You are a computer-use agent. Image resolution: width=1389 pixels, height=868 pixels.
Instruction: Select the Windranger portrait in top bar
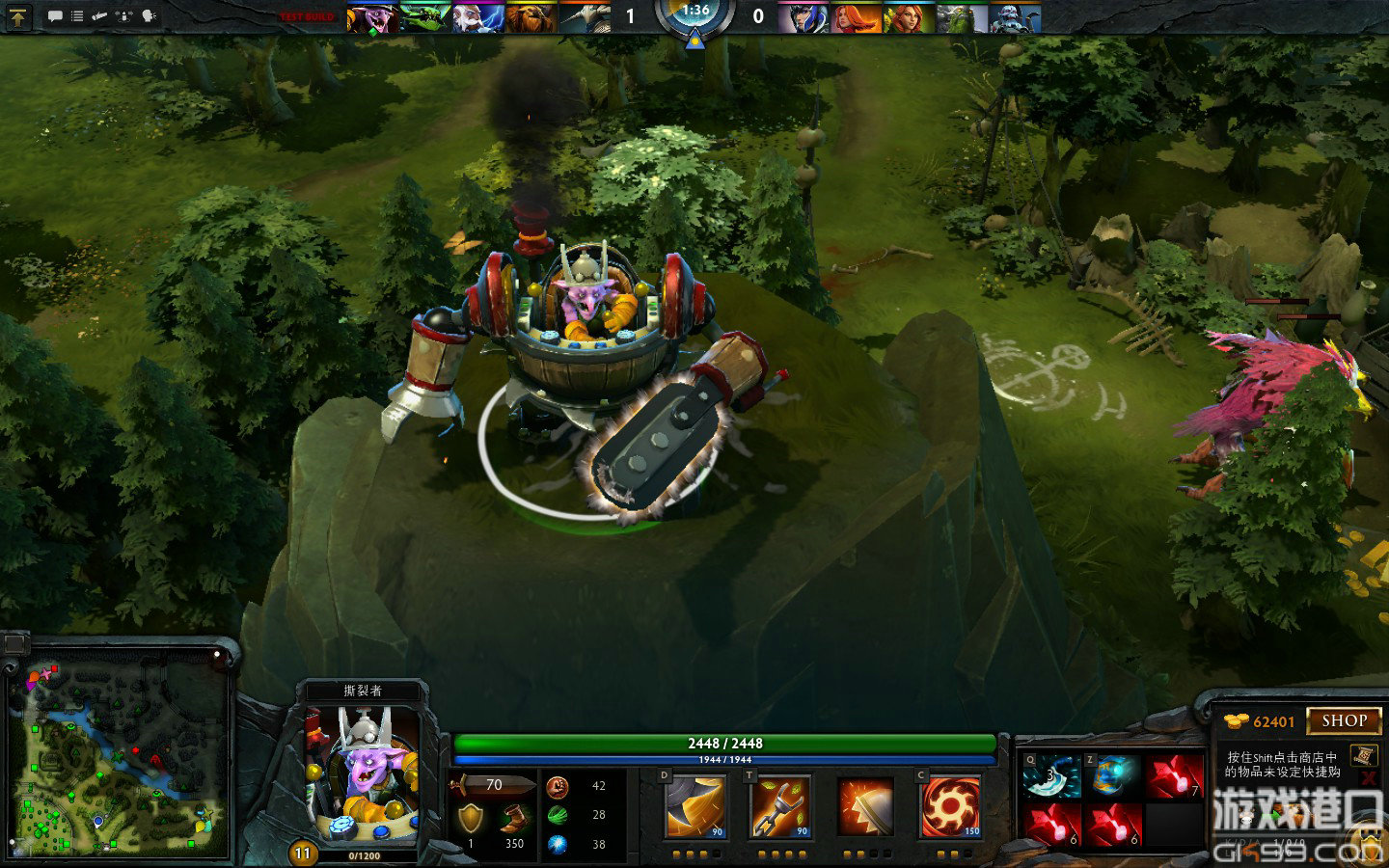click(x=907, y=17)
